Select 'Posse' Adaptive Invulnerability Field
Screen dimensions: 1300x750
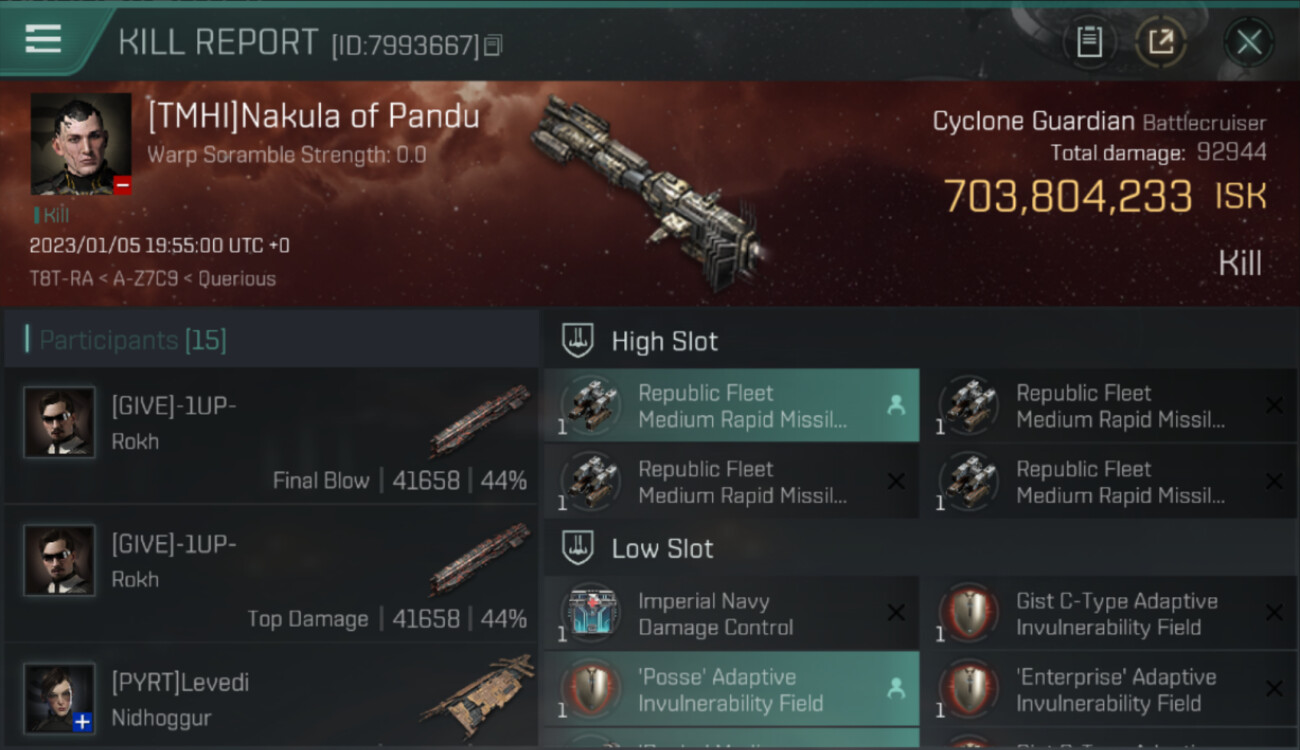[x=731, y=690]
